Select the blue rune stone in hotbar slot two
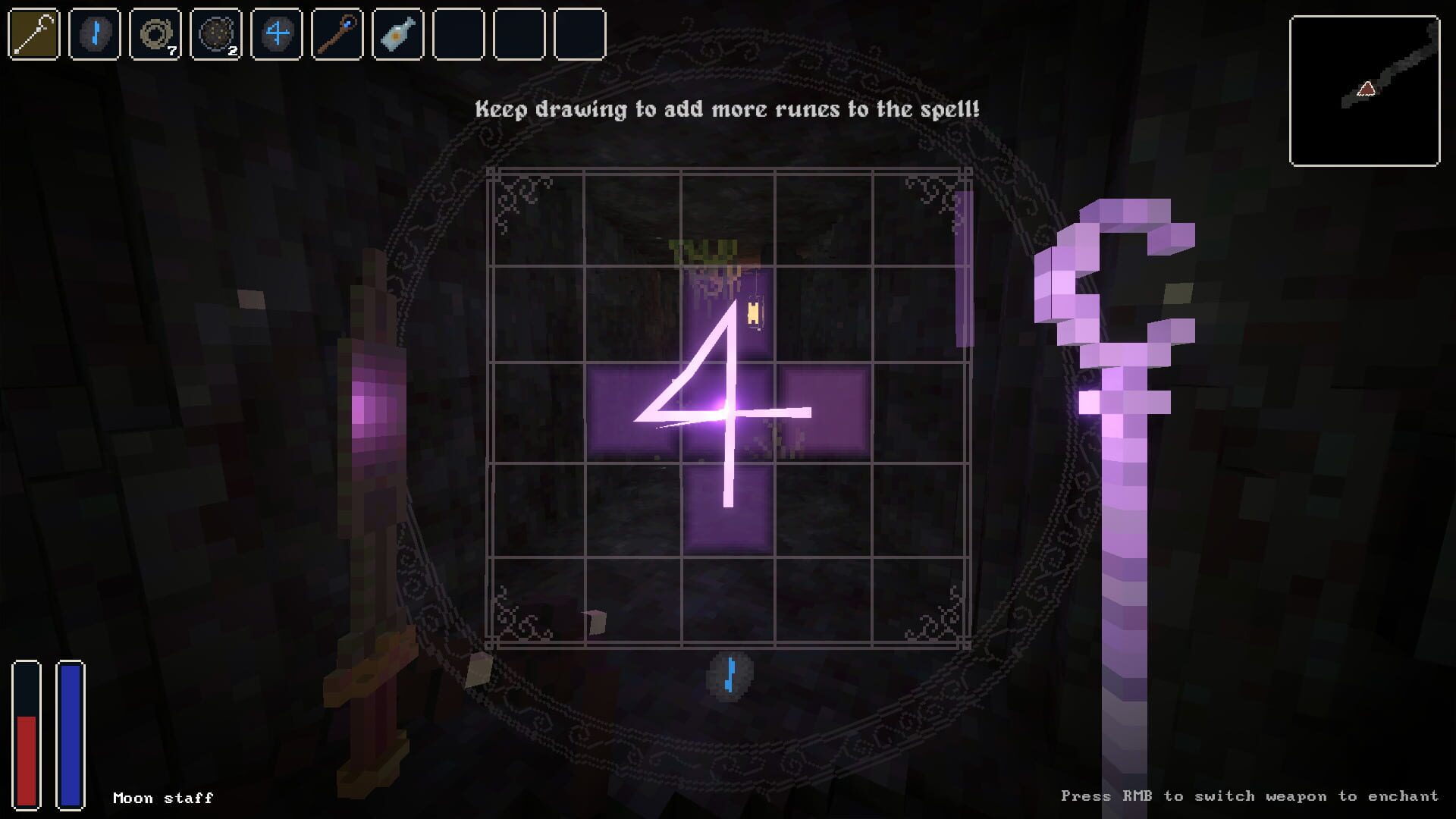1456x819 pixels. [93, 33]
